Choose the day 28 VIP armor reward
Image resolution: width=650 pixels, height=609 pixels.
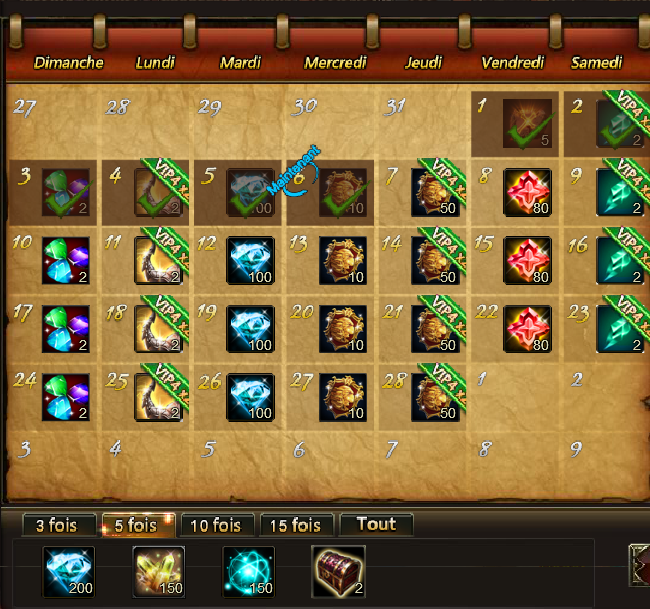point(436,397)
